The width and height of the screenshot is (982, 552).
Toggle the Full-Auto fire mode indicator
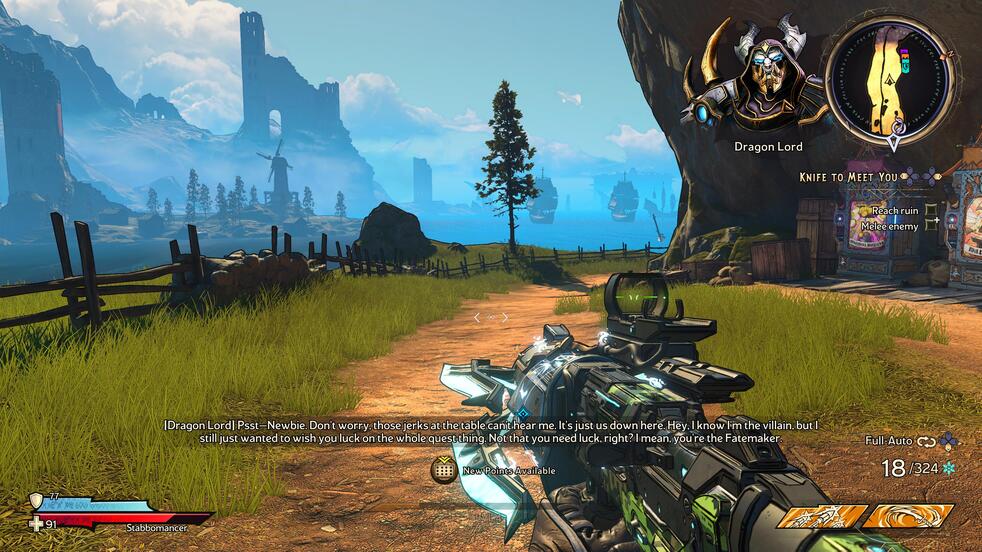coord(889,440)
